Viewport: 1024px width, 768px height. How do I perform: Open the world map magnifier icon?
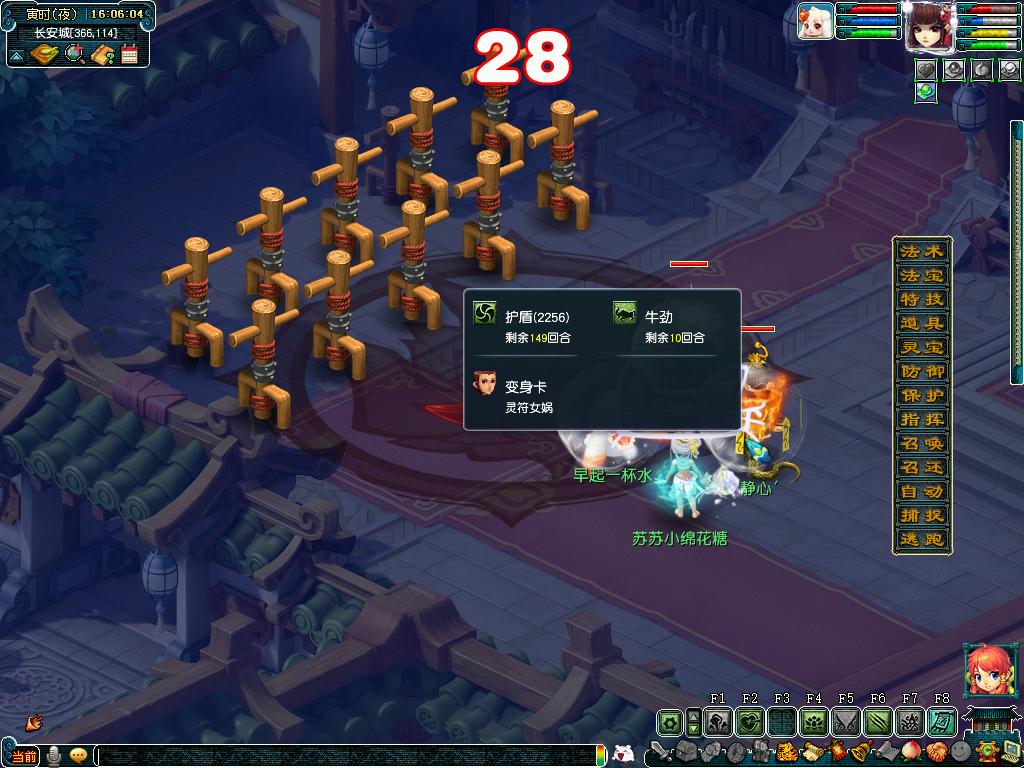[74, 54]
